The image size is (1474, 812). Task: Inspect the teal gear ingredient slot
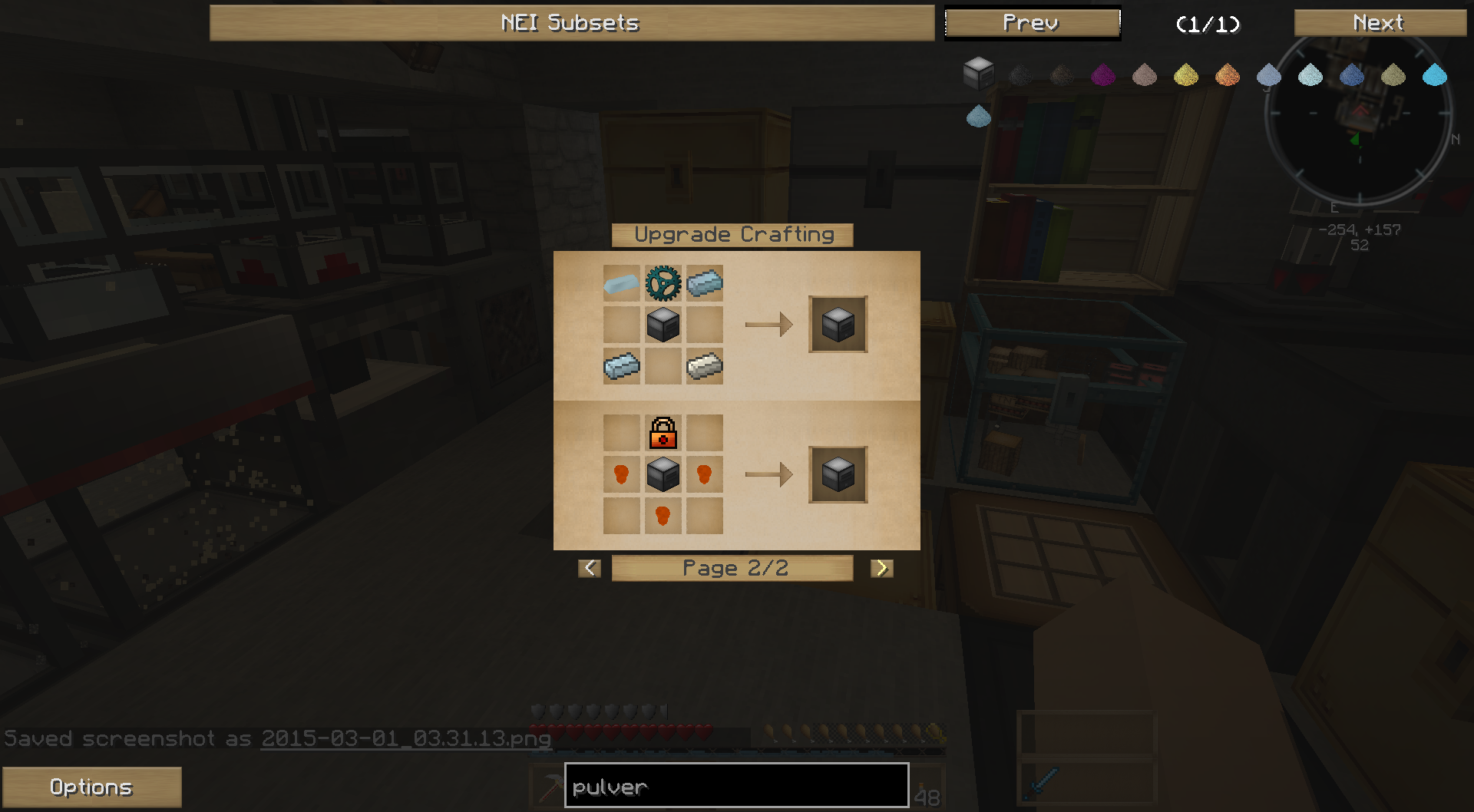pyautogui.click(x=663, y=283)
